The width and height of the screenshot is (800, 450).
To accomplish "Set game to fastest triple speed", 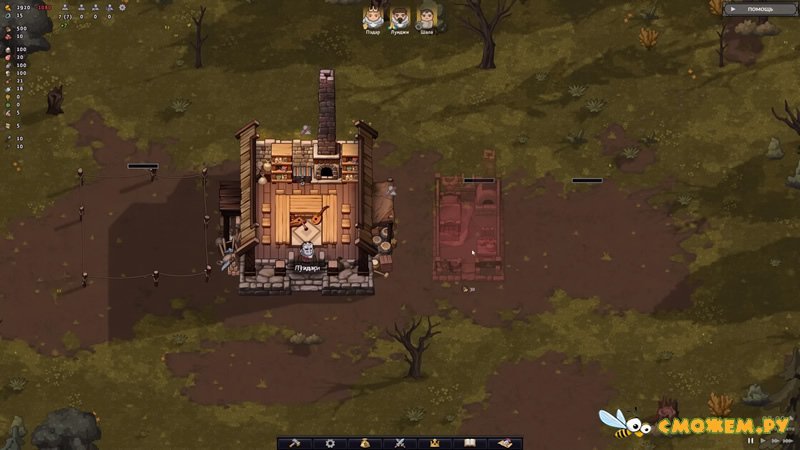I will [x=789, y=441].
